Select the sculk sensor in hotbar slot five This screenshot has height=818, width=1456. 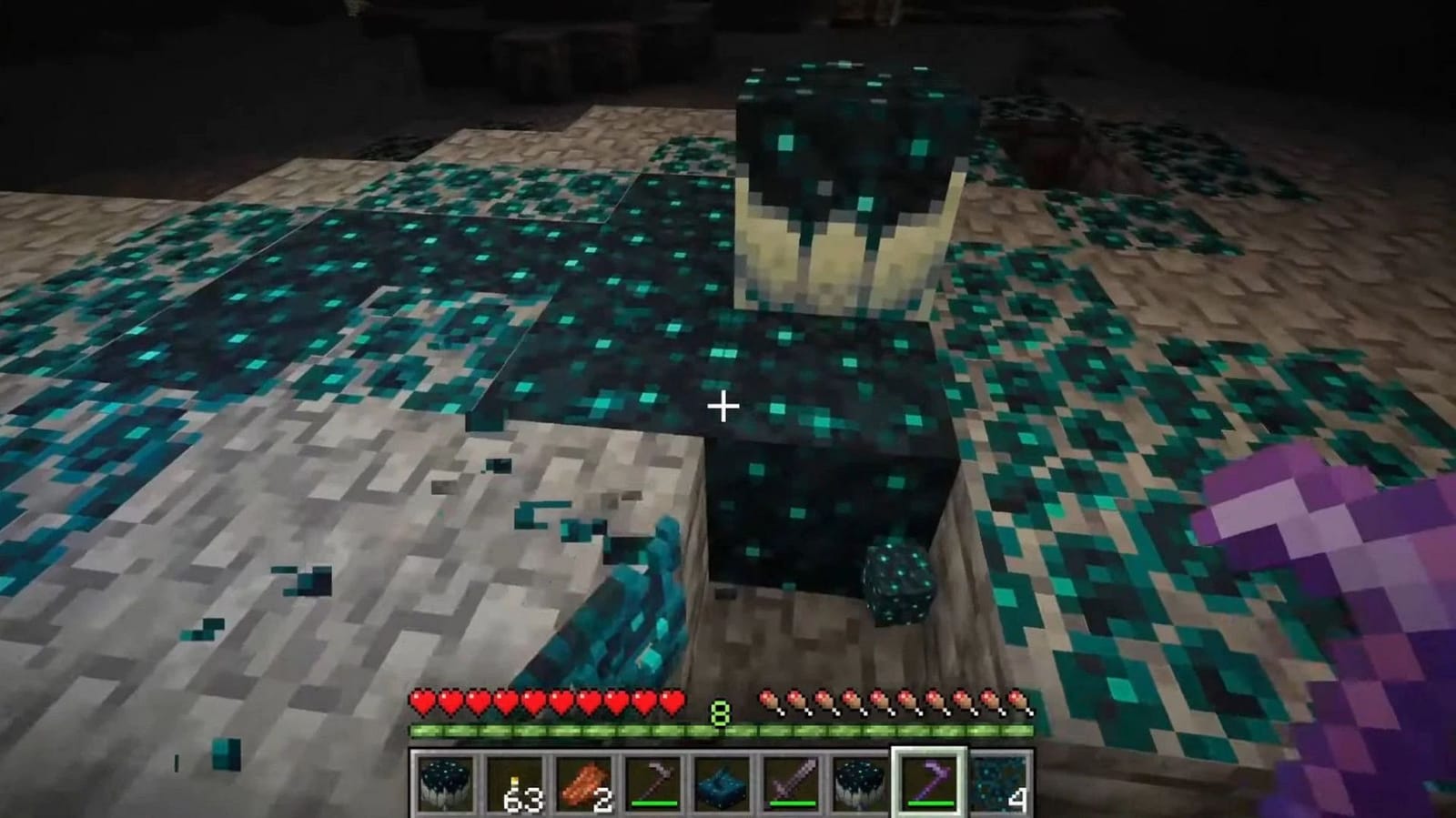[722, 785]
